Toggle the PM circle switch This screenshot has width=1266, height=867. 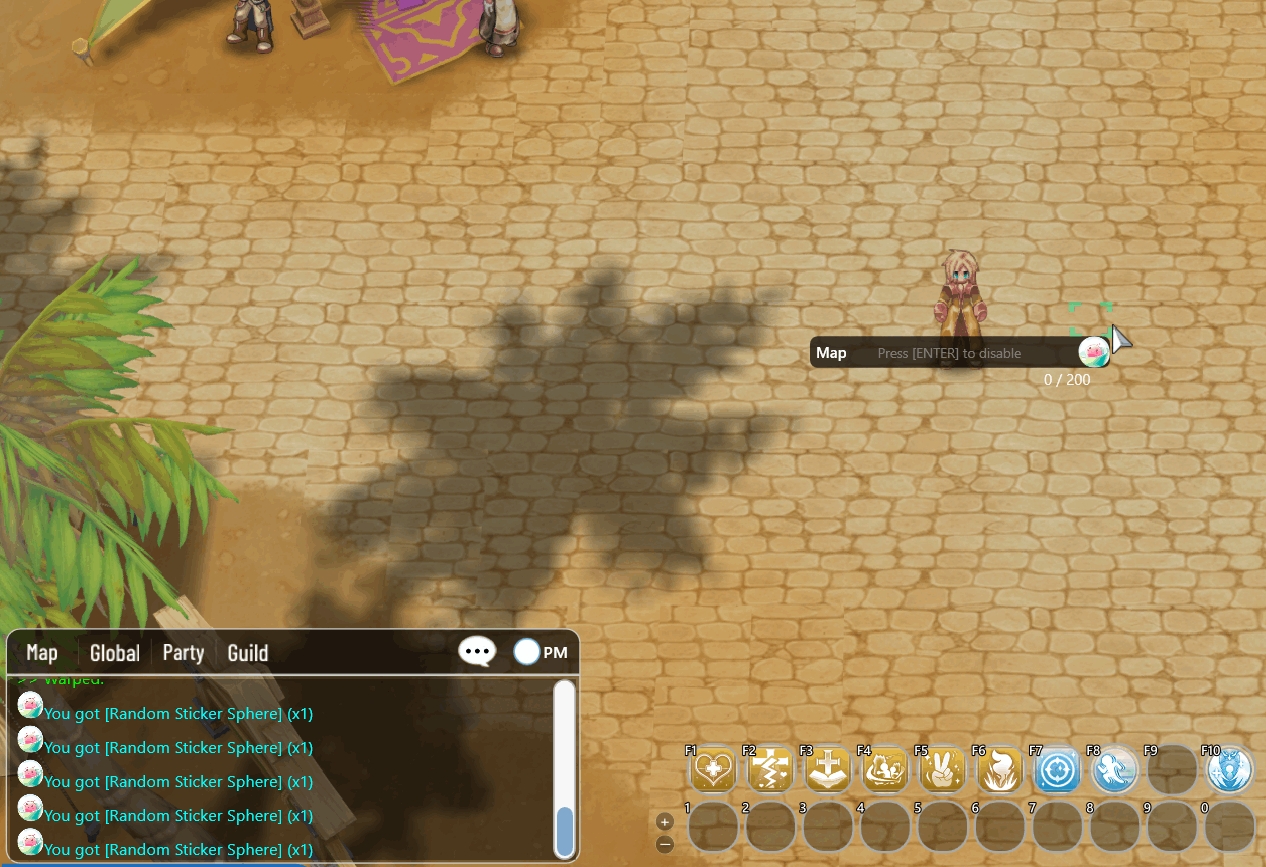pyautogui.click(x=527, y=652)
